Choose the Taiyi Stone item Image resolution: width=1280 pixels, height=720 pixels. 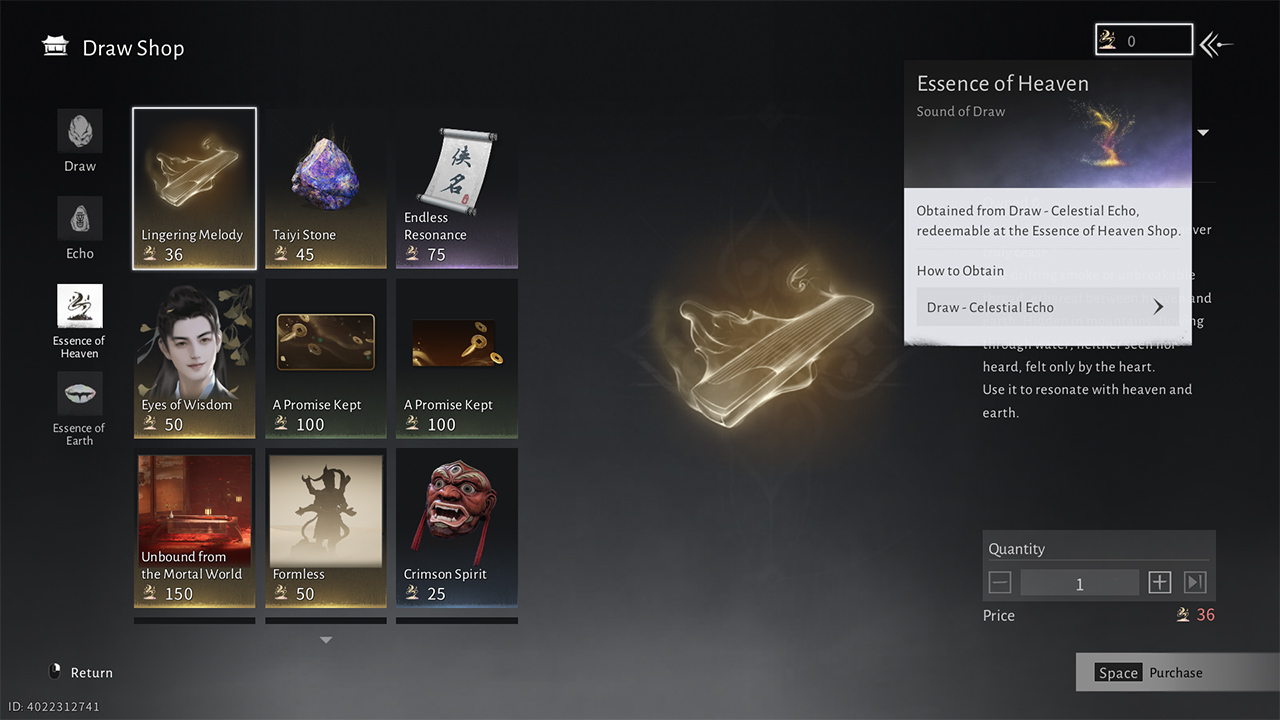coord(326,189)
